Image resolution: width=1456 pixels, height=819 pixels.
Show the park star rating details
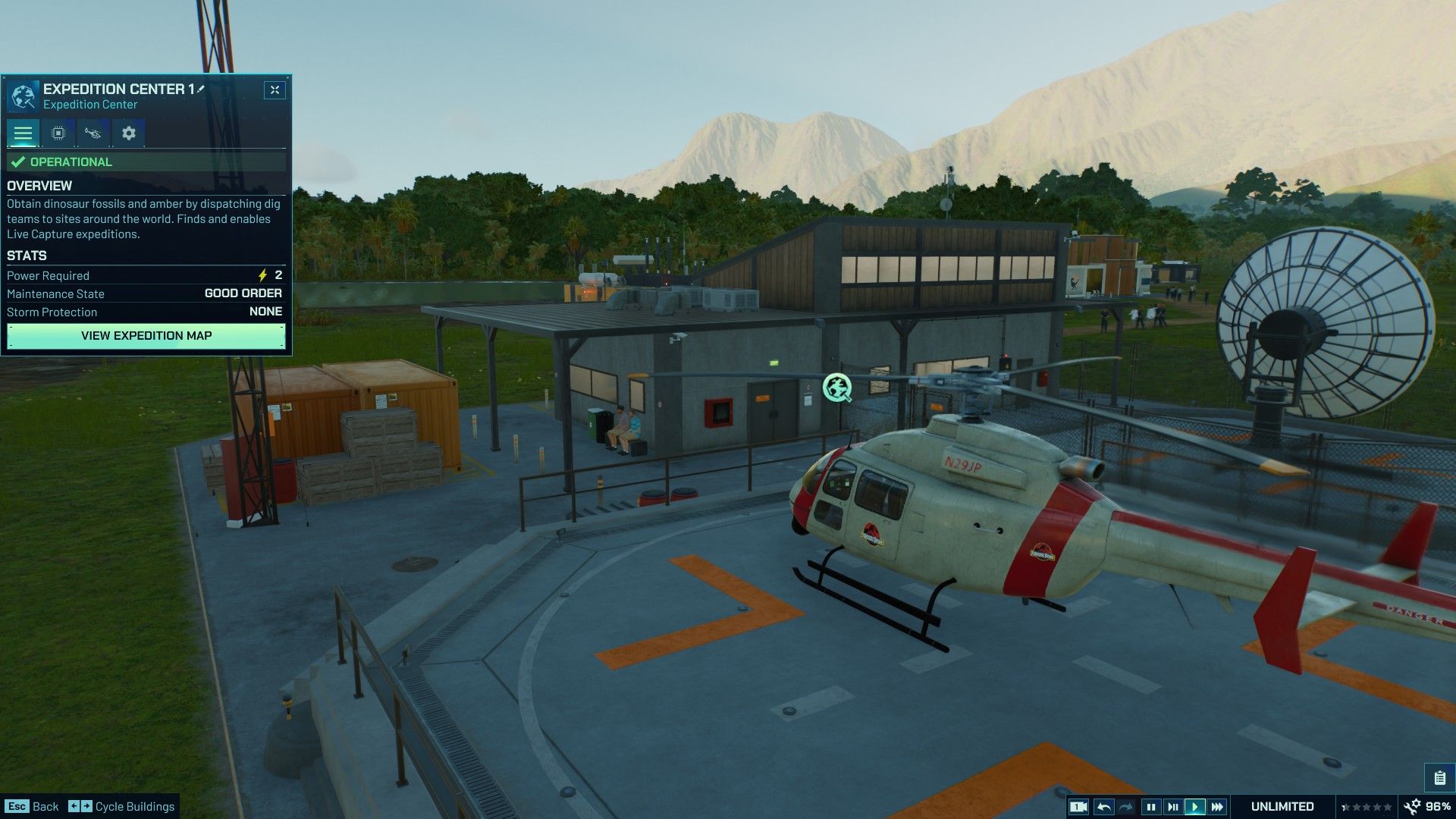(1367, 807)
